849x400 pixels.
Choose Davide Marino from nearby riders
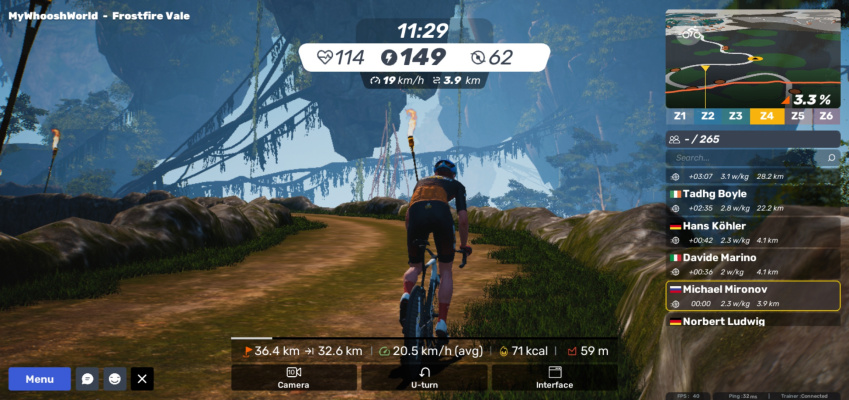752,264
